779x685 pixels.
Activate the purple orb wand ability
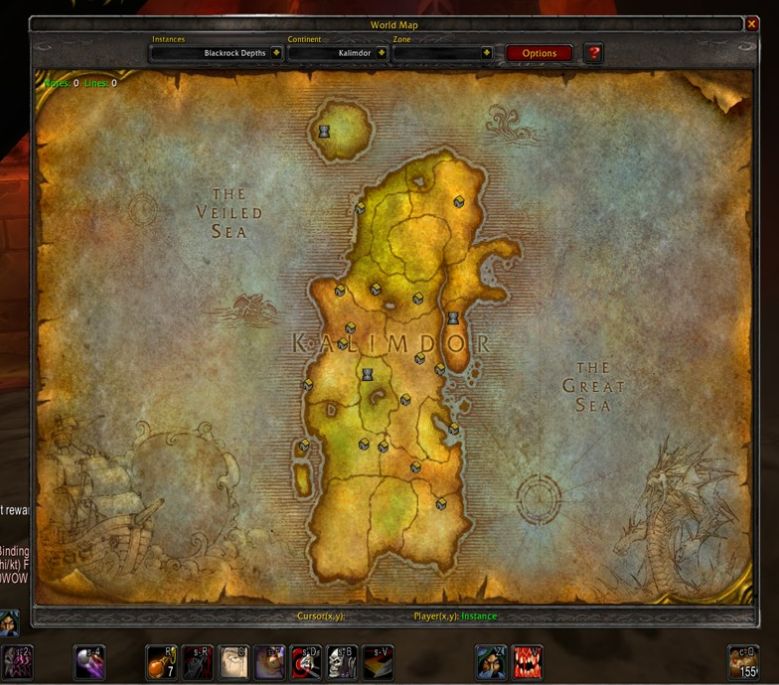[x=90, y=662]
